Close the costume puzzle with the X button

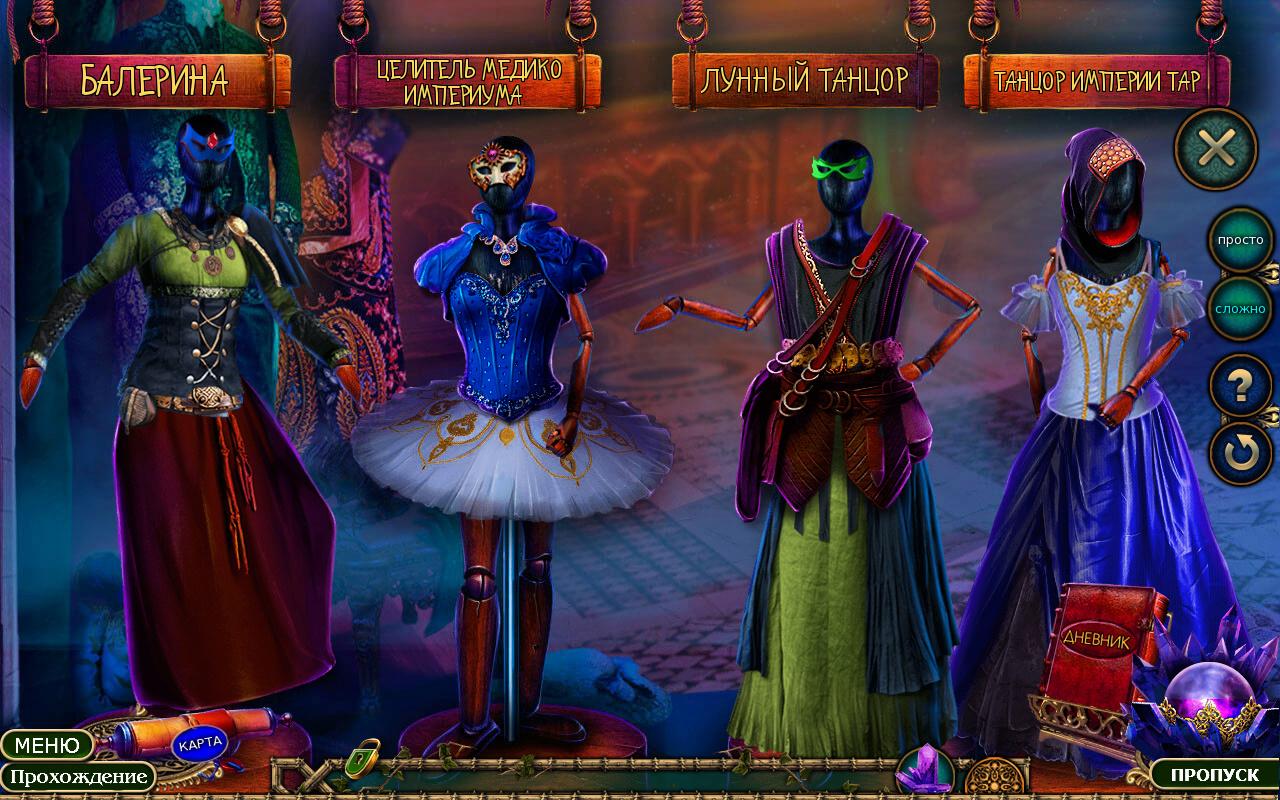(x=1215, y=149)
